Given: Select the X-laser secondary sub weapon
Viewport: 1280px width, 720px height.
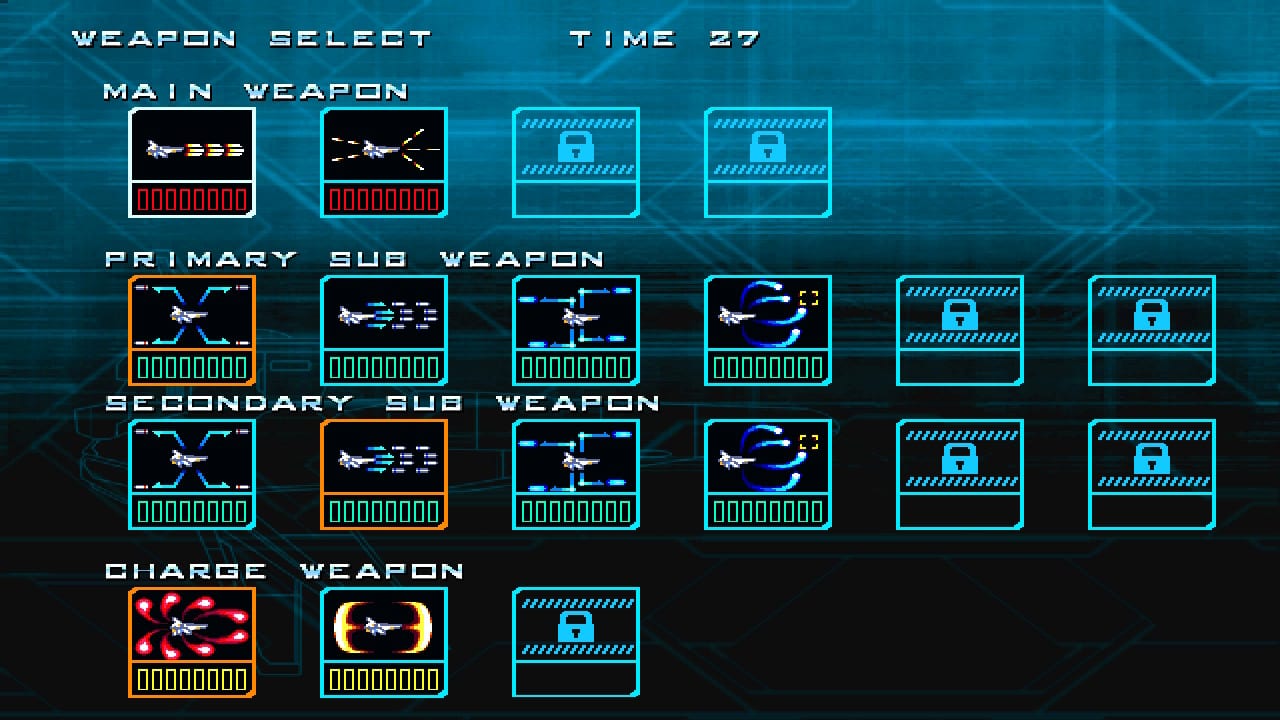Looking at the screenshot, I should click(191, 463).
